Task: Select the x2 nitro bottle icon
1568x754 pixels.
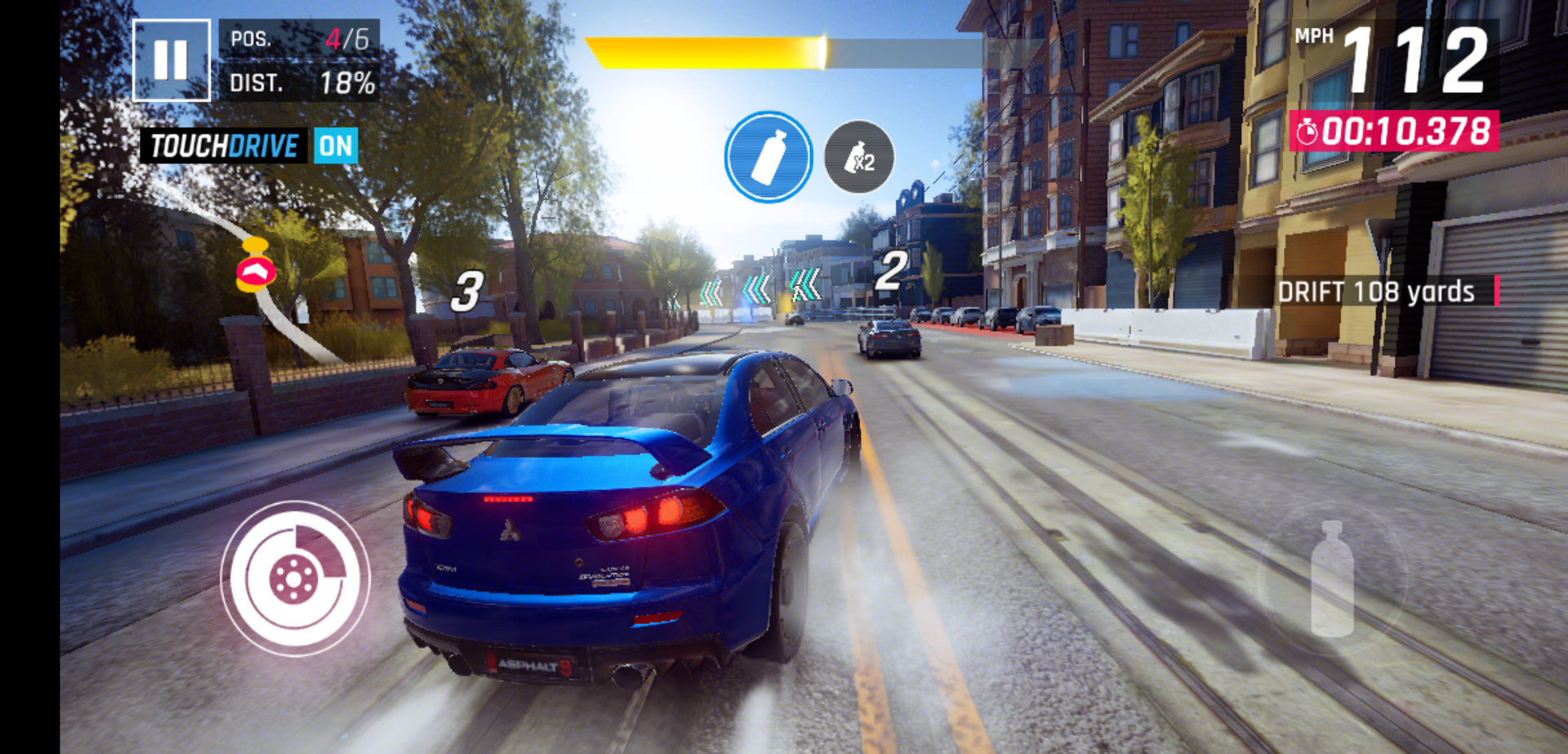Action: (859, 157)
